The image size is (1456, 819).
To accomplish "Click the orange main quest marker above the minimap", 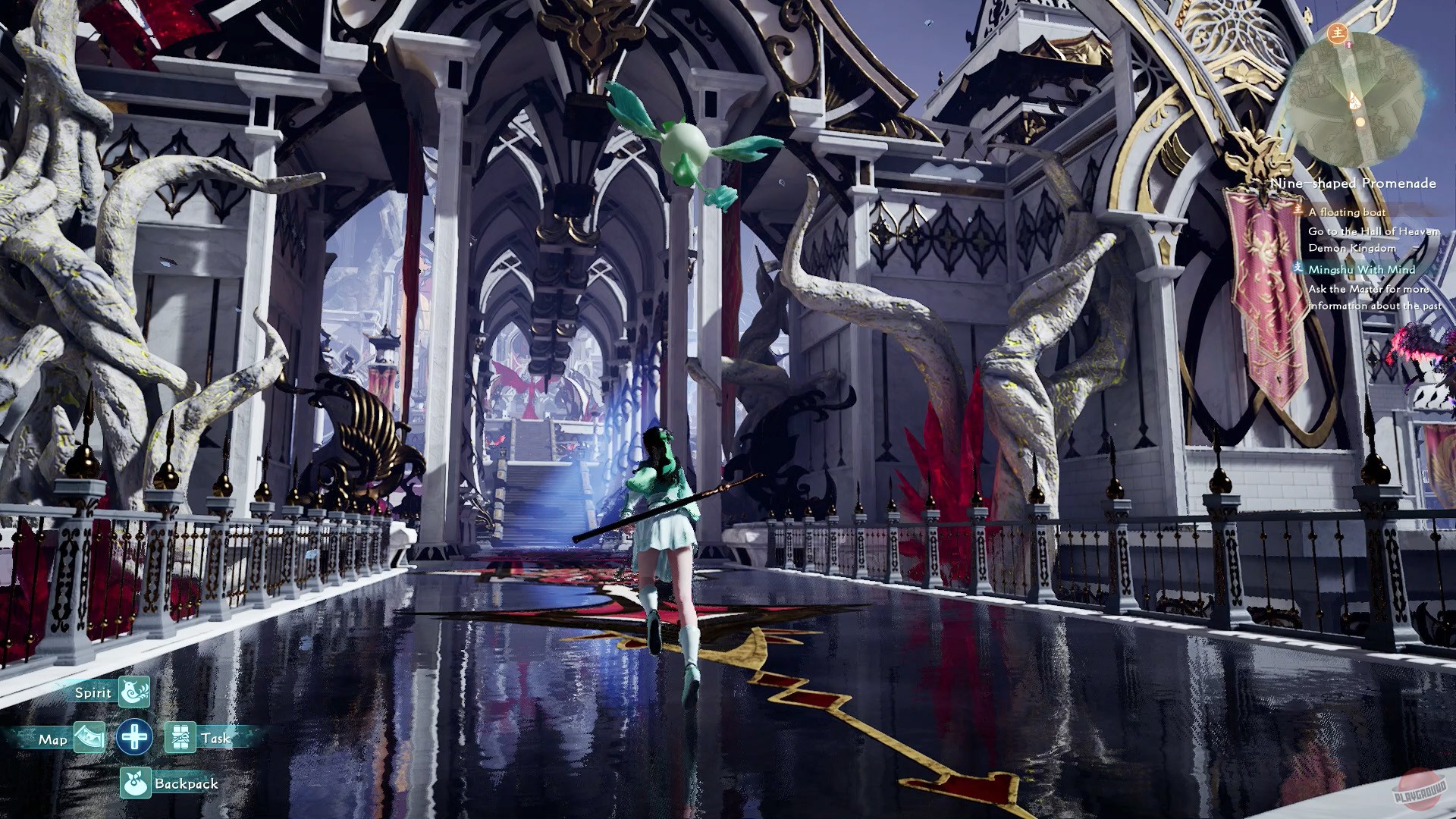I will pyautogui.click(x=1337, y=33).
